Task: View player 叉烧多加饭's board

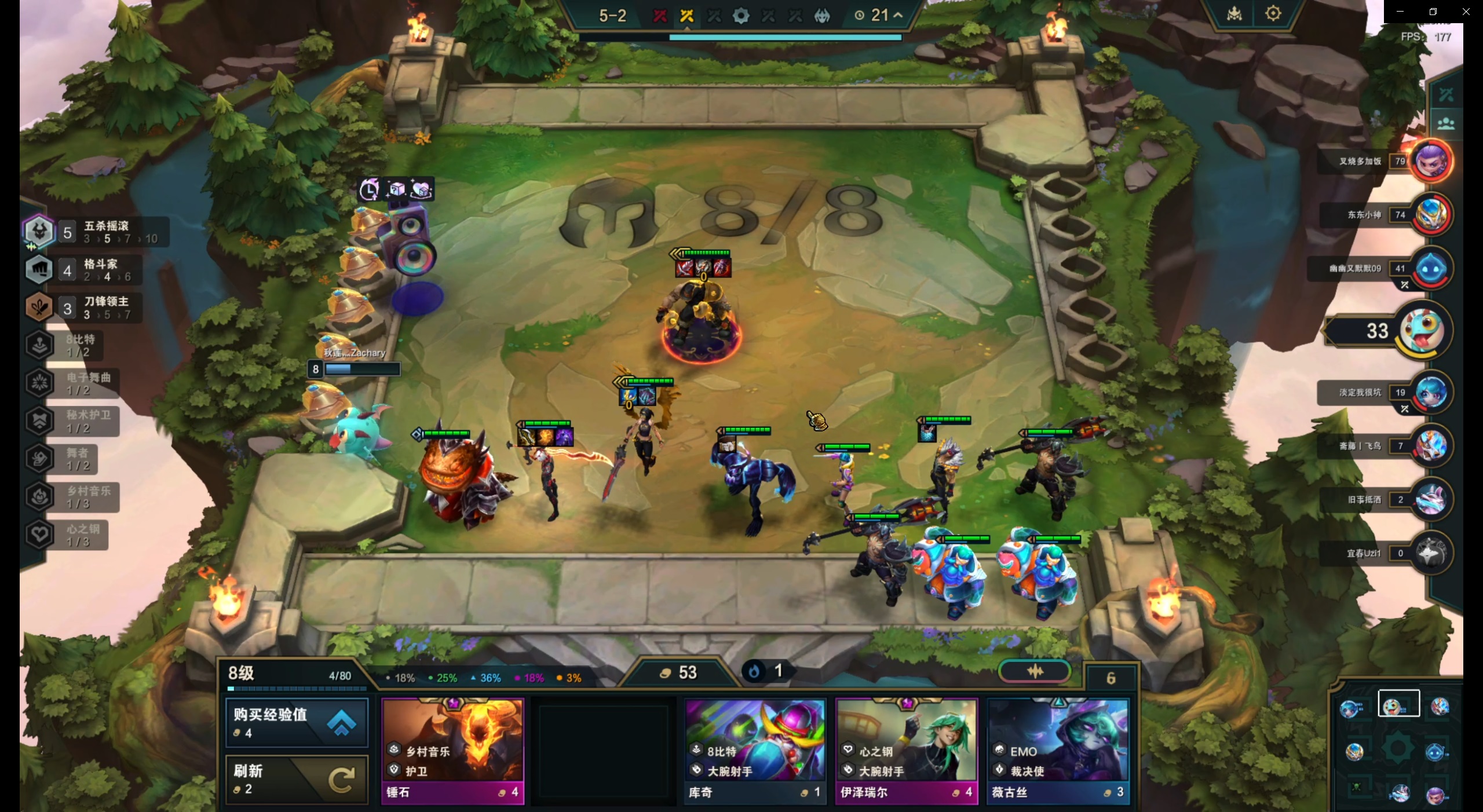Action: [x=1431, y=161]
